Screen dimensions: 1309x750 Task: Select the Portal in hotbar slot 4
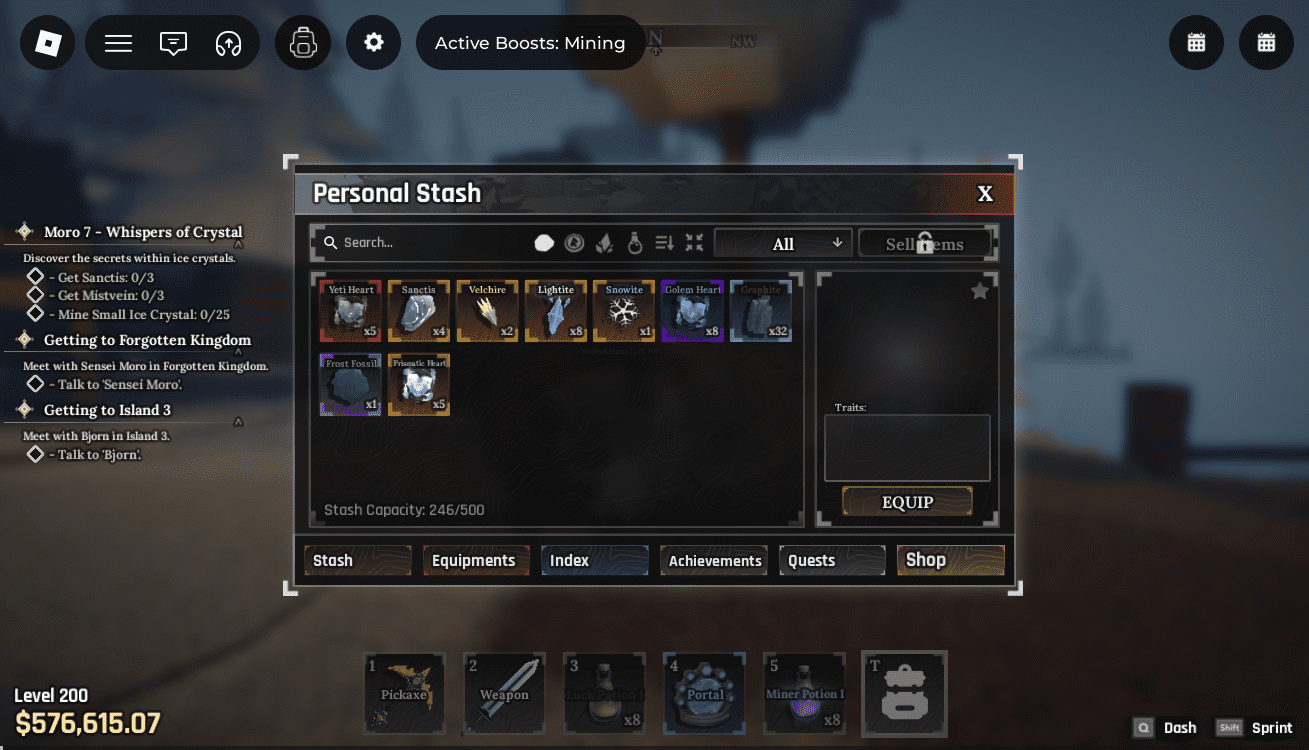point(704,693)
